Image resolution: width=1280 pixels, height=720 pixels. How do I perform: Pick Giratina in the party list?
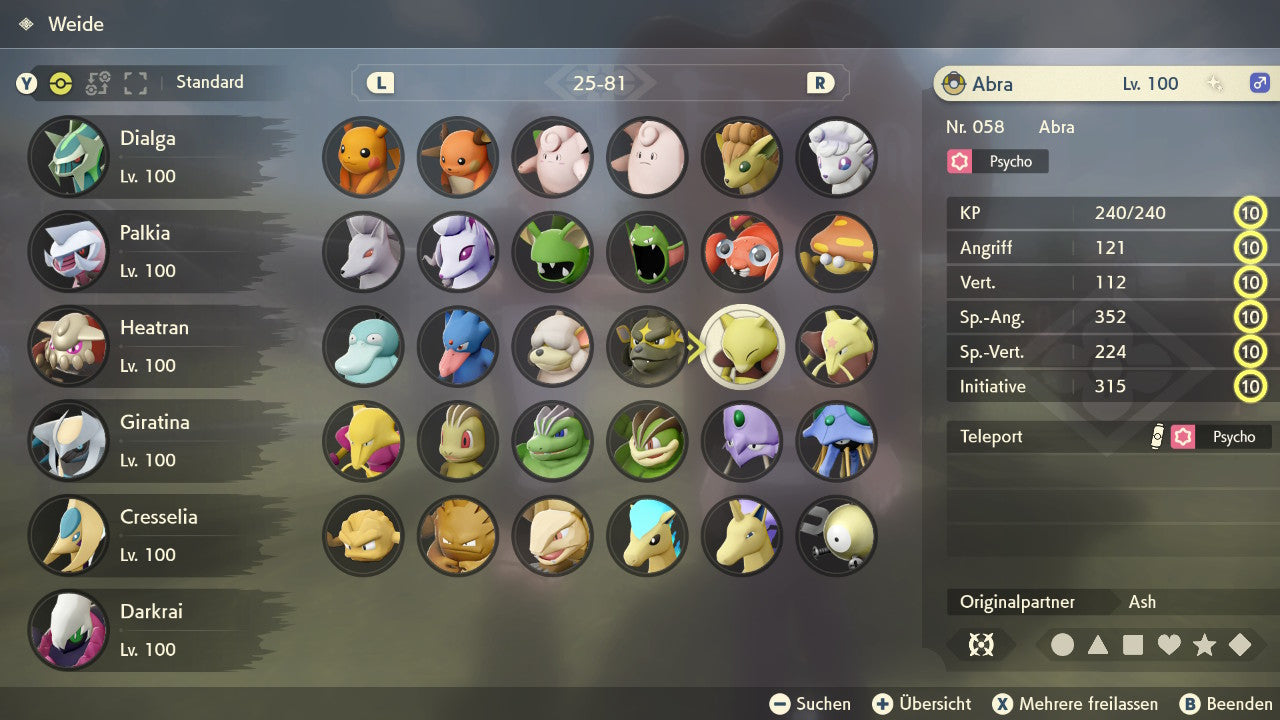tap(150, 441)
